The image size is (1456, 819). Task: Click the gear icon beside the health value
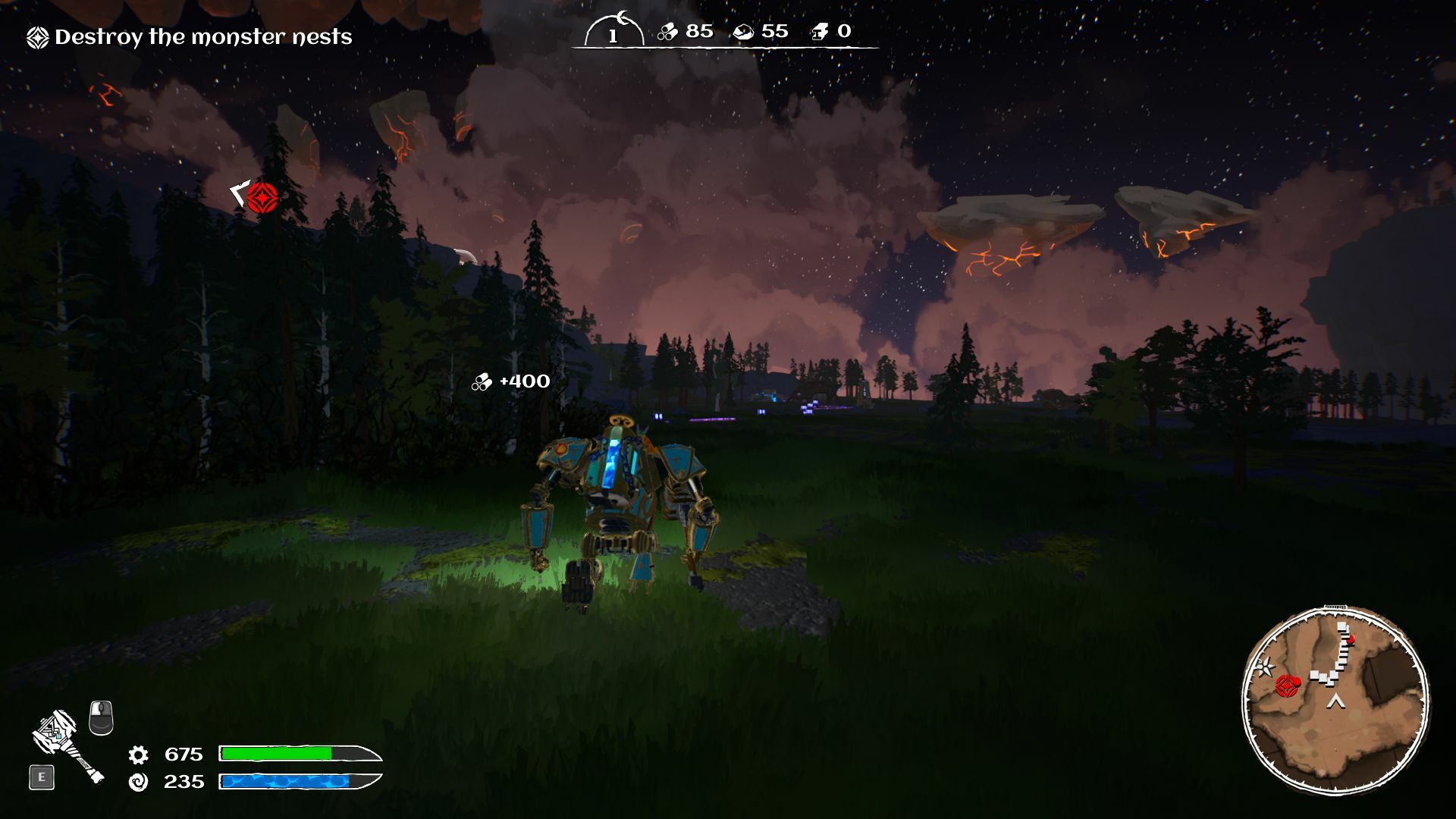pos(139,755)
